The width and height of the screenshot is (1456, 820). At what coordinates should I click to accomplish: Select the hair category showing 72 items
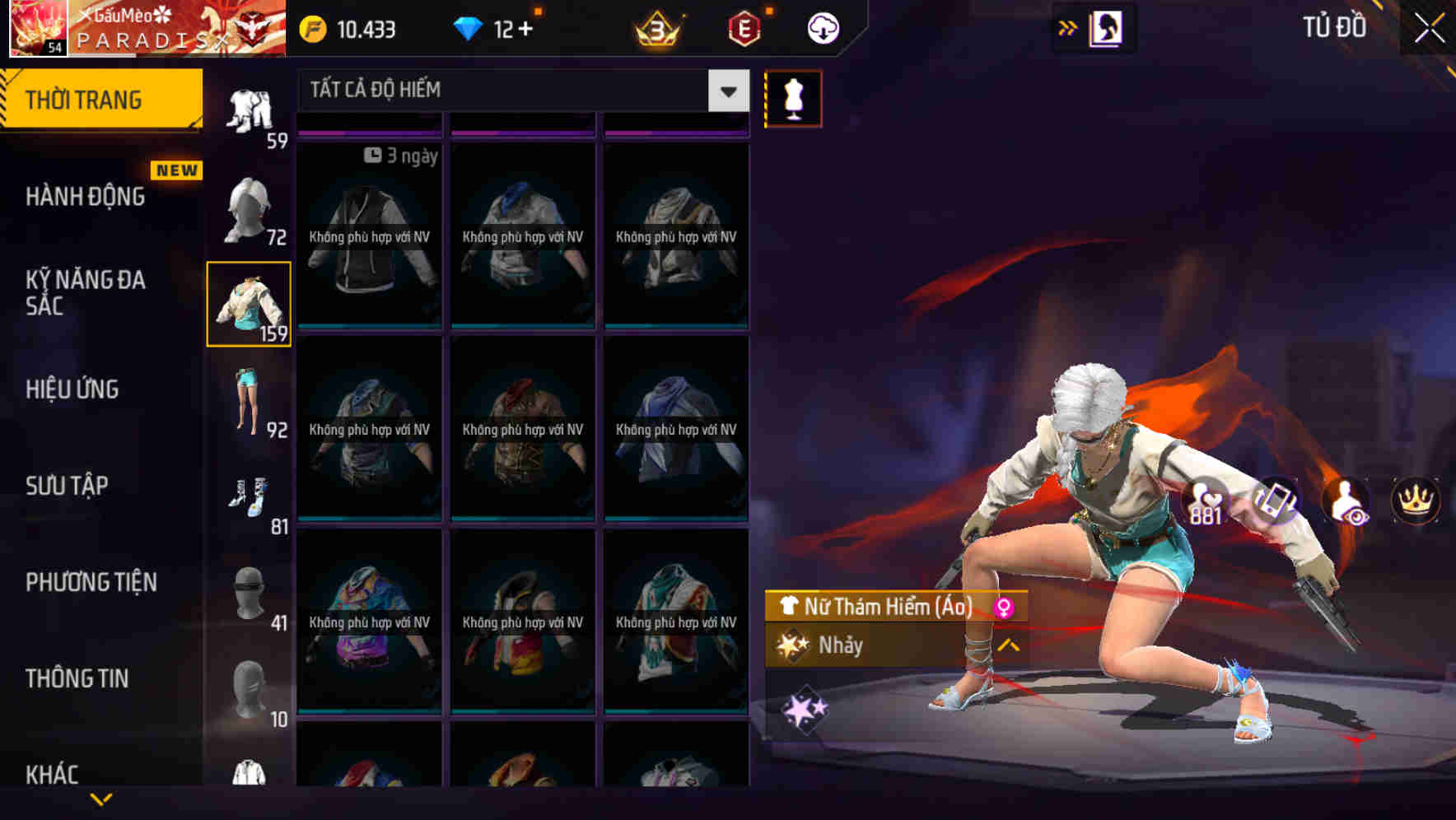coord(250,207)
